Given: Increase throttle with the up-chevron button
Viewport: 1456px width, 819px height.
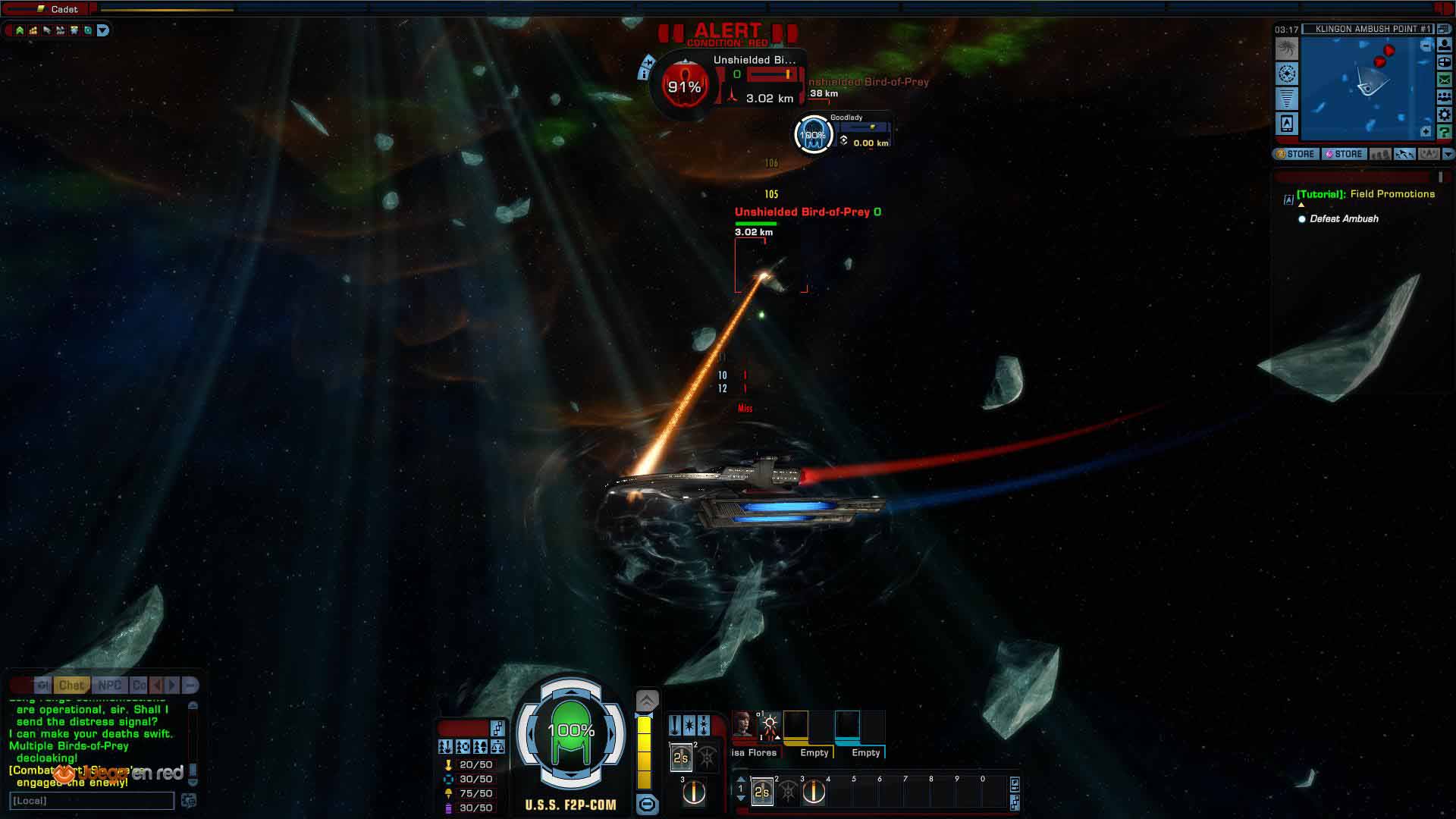Looking at the screenshot, I should pos(647,700).
